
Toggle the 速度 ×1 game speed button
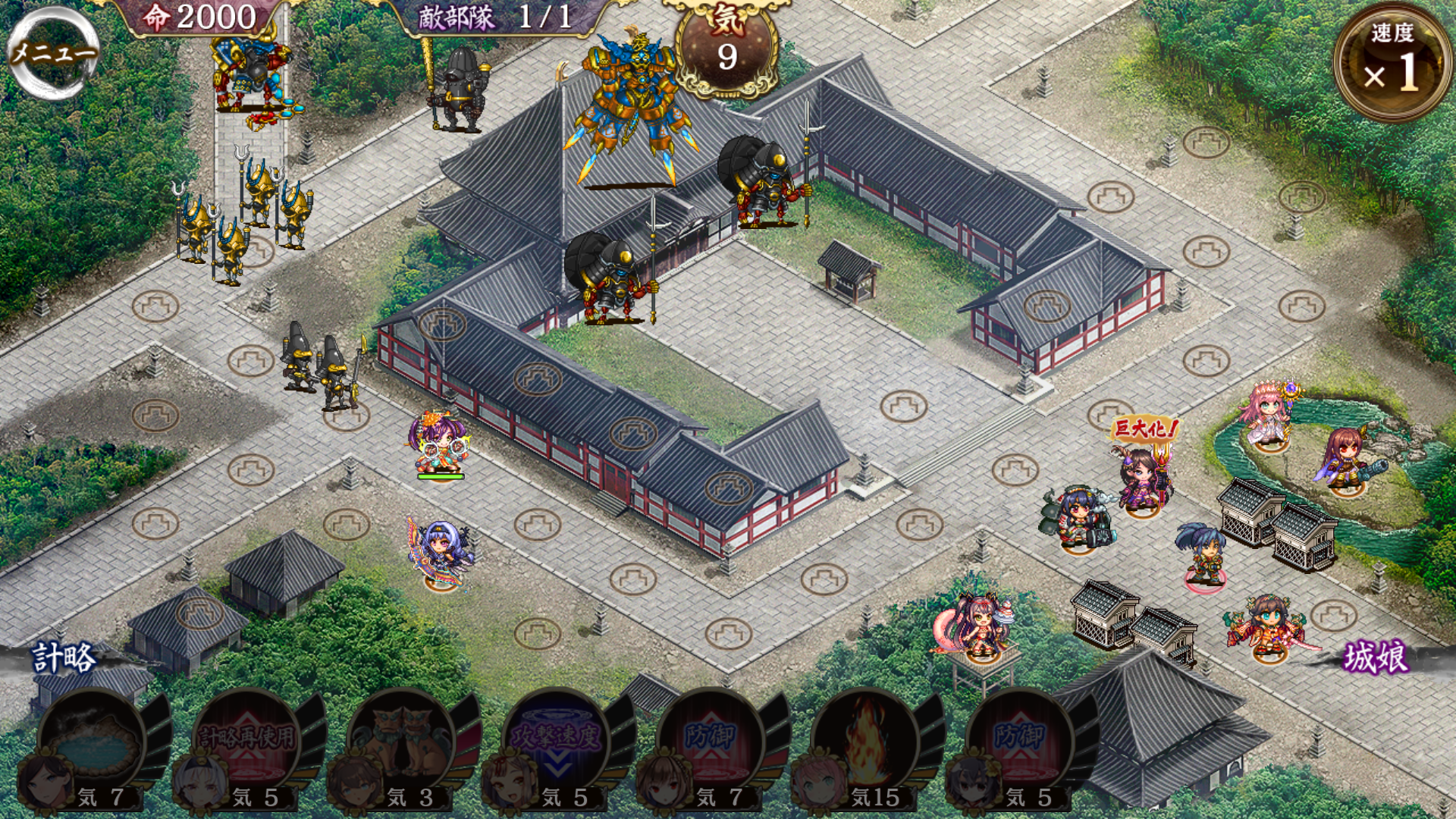(x=1392, y=62)
